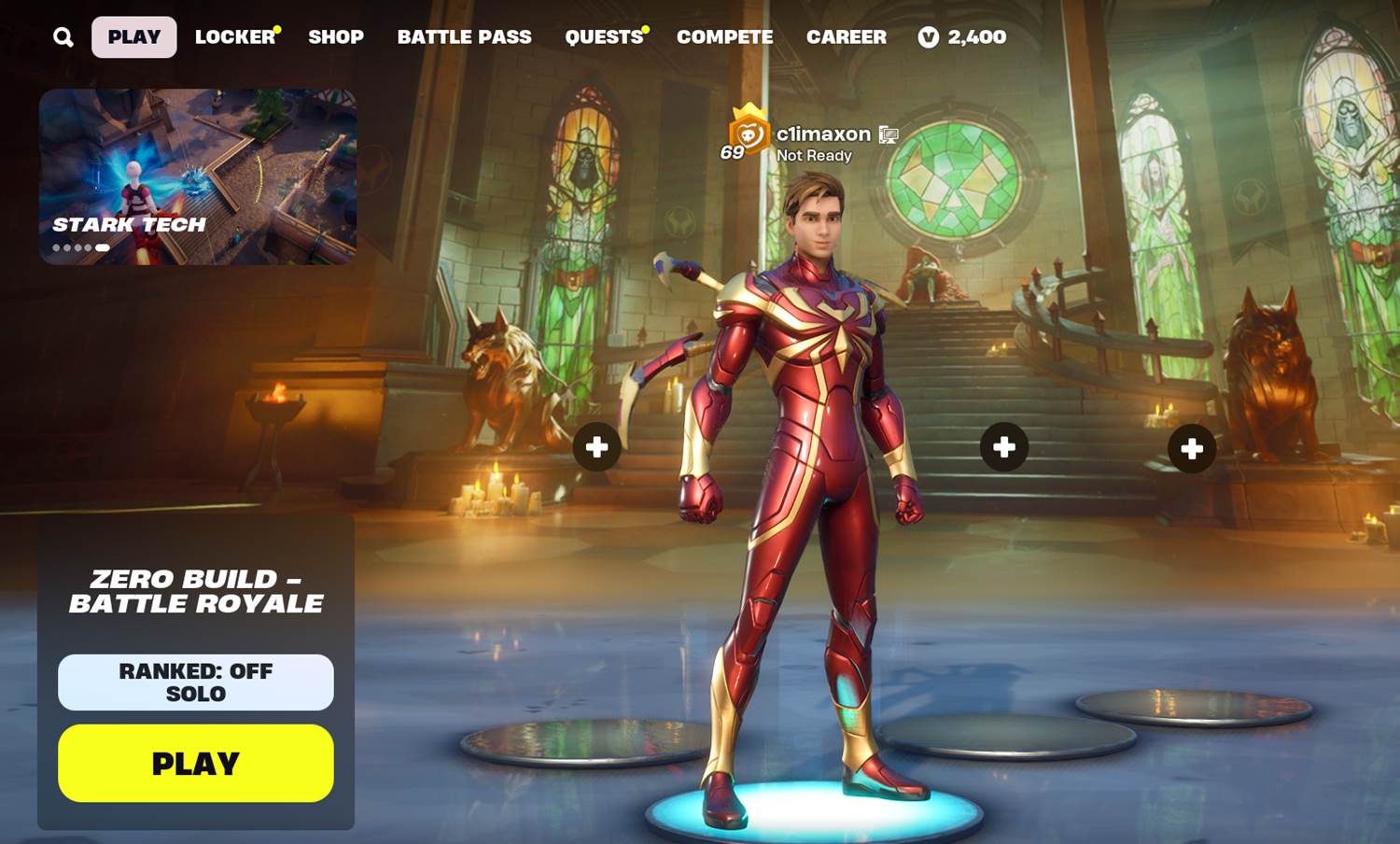The image size is (1400, 844).
Task: Switch to the Locker tab
Action: [235, 37]
